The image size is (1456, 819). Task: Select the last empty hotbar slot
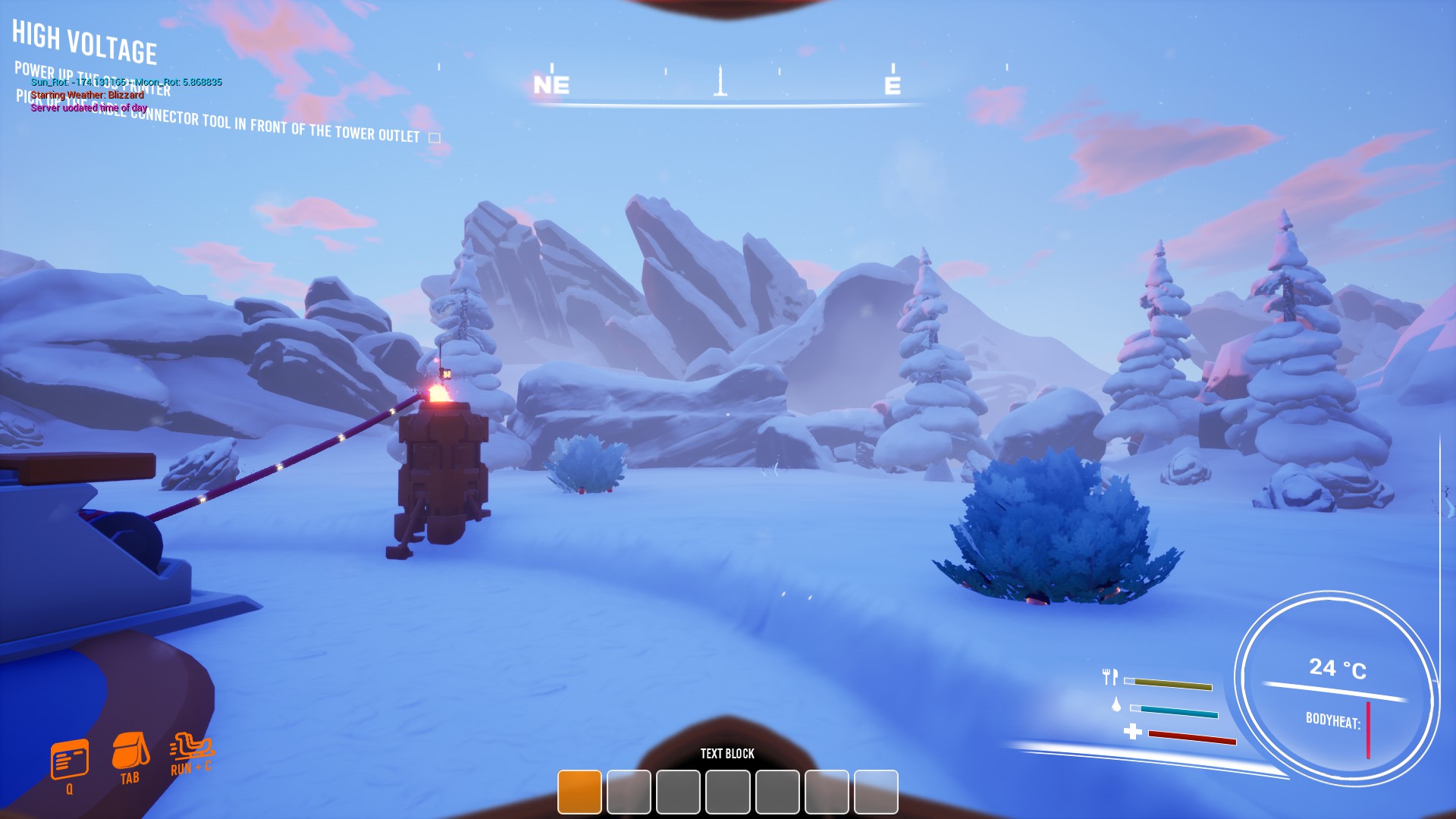click(x=875, y=793)
